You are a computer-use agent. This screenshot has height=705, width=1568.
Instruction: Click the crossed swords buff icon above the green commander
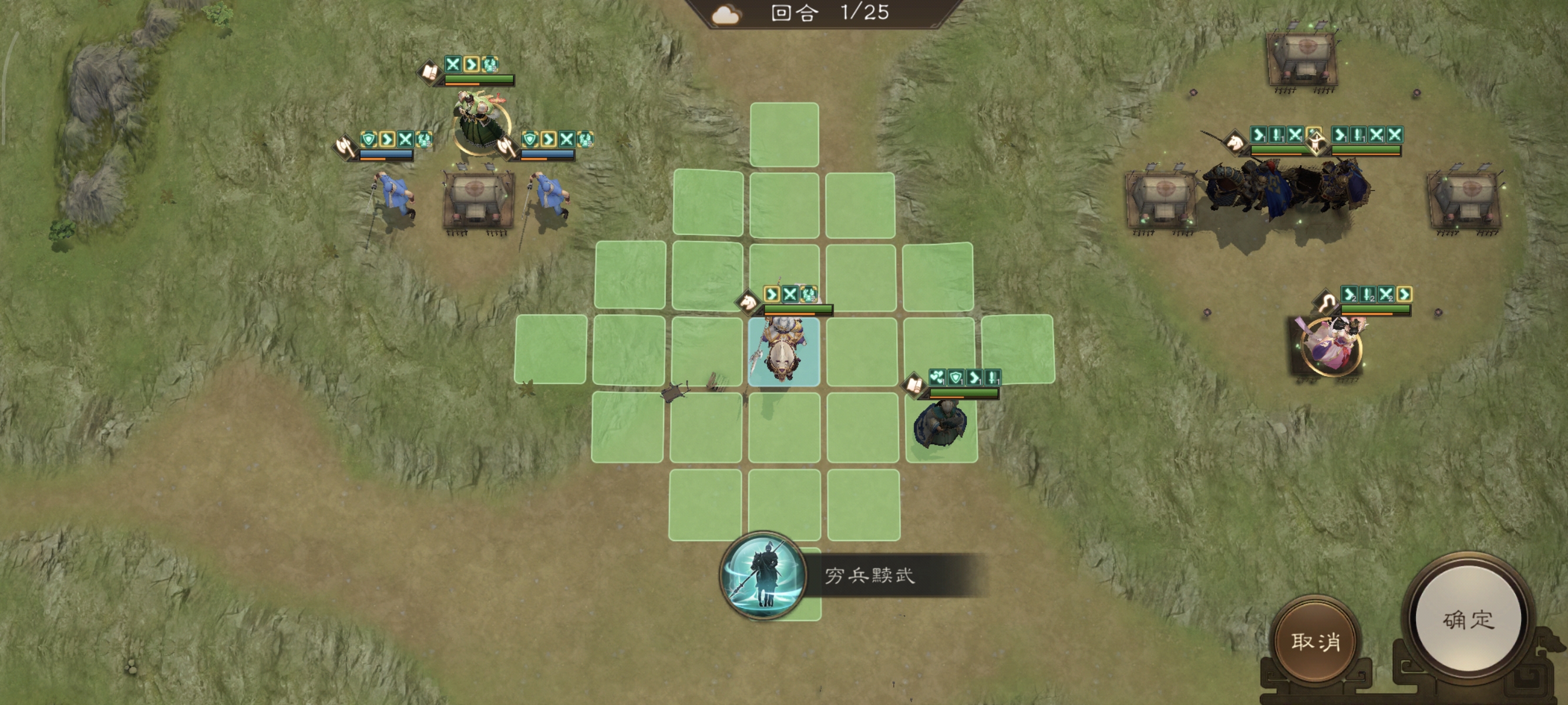[x=453, y=65]
